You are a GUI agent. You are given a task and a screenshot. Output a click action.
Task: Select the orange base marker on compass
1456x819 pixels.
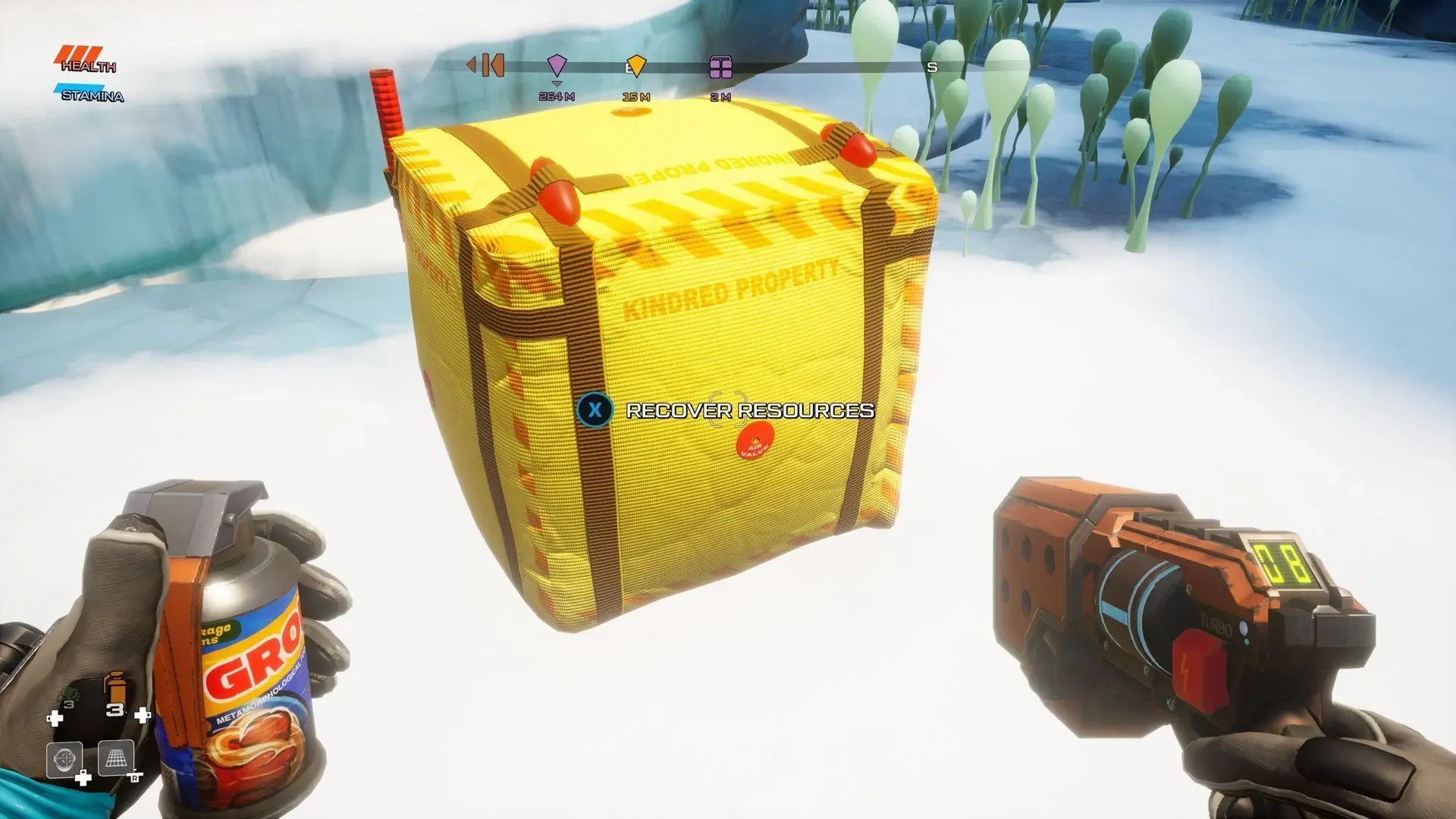point(492,65)
